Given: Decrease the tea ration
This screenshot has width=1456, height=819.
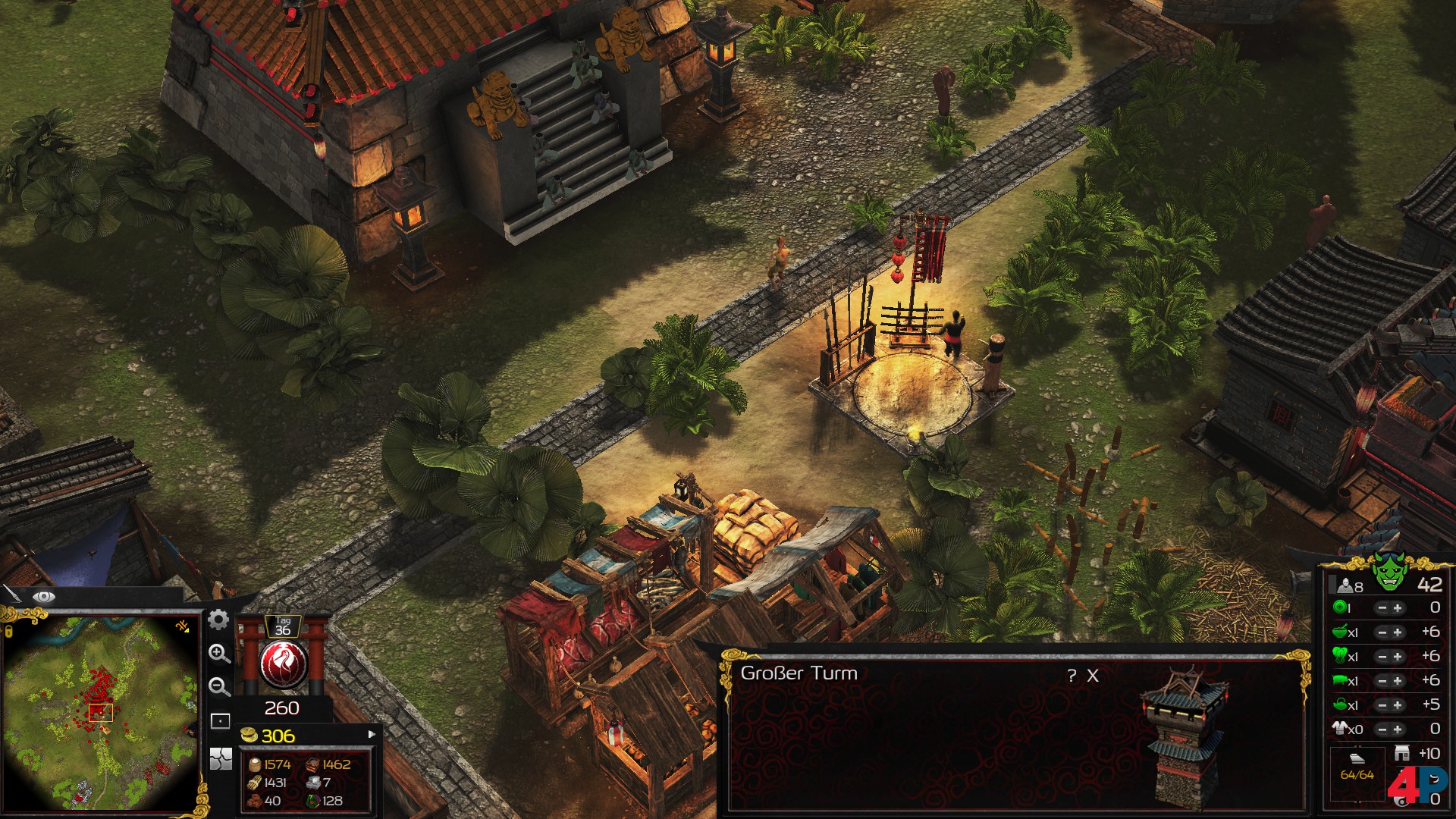Looking at the screenshot, I should (x=1382, y=705).
